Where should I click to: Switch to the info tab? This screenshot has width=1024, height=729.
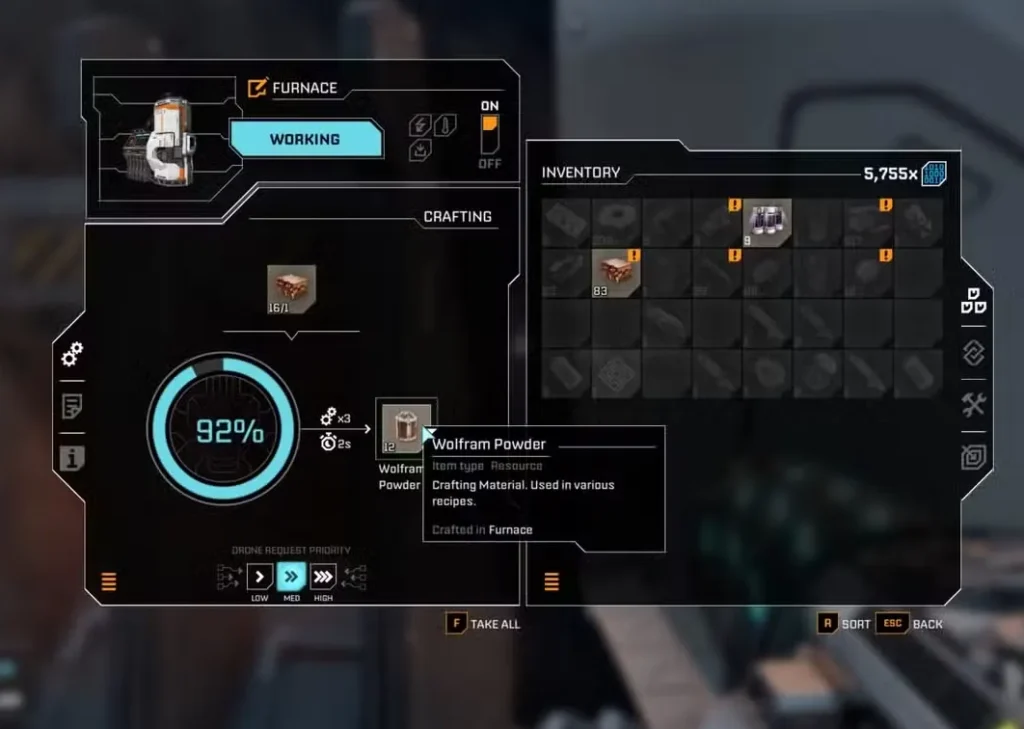(72, 458)
